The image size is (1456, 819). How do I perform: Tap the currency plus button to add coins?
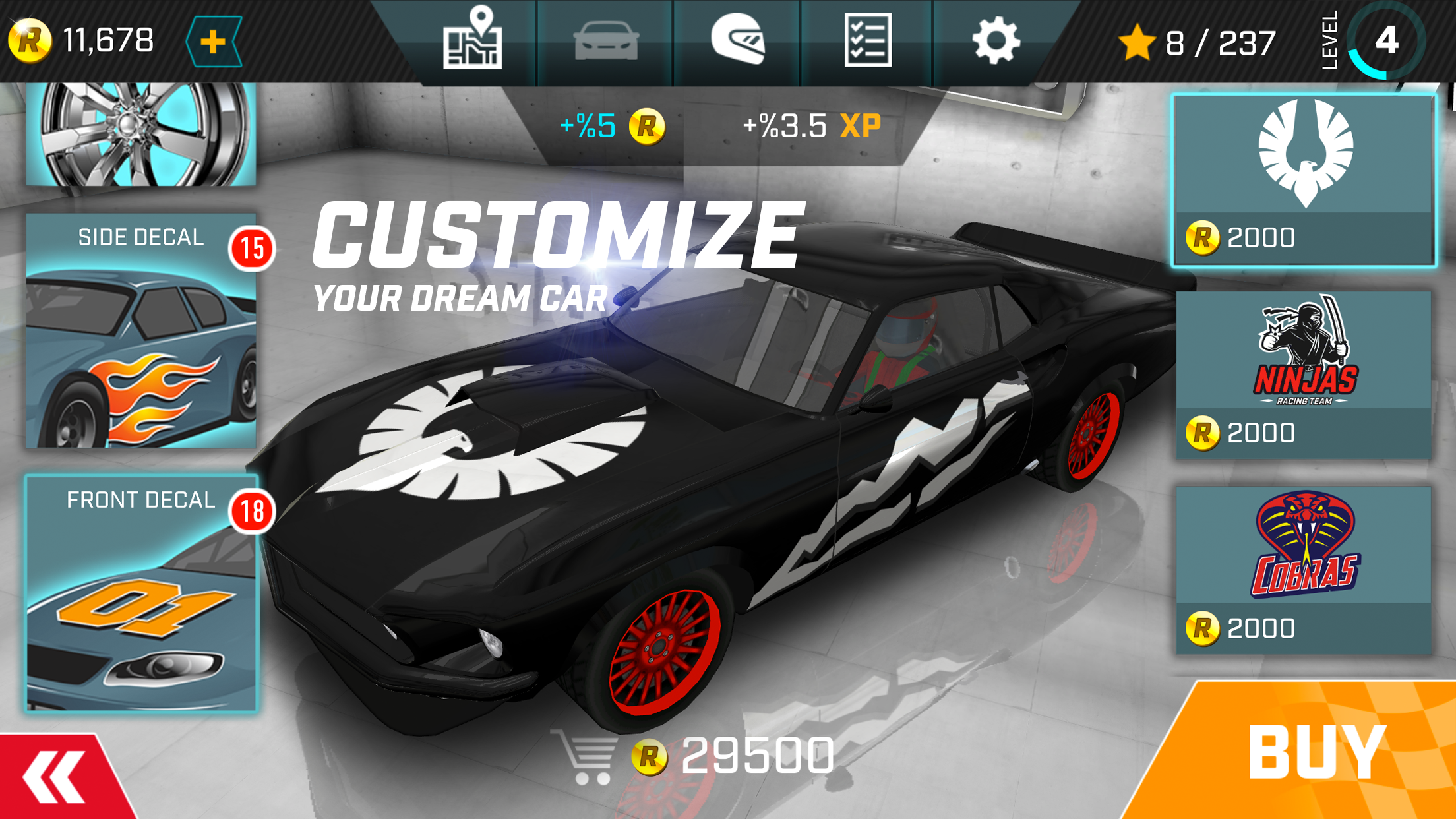(211, 42)
